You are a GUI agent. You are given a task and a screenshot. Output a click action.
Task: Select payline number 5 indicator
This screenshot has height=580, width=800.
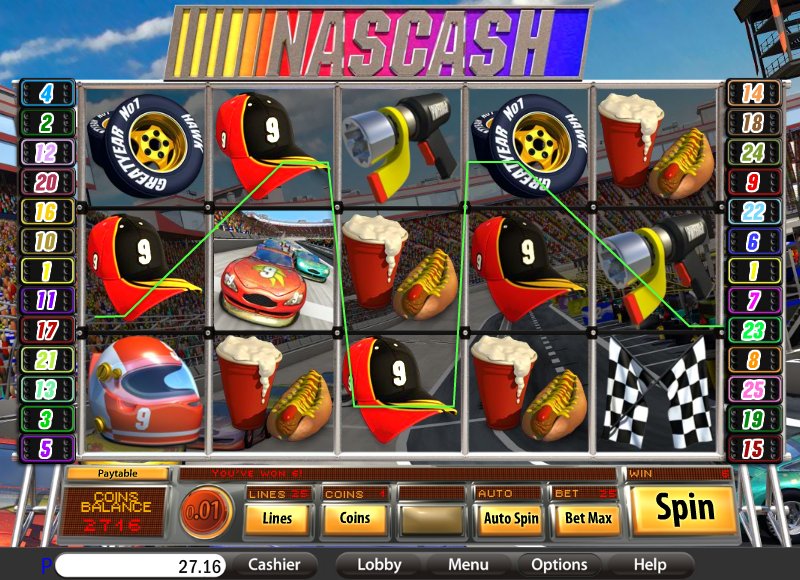[47, 447]
